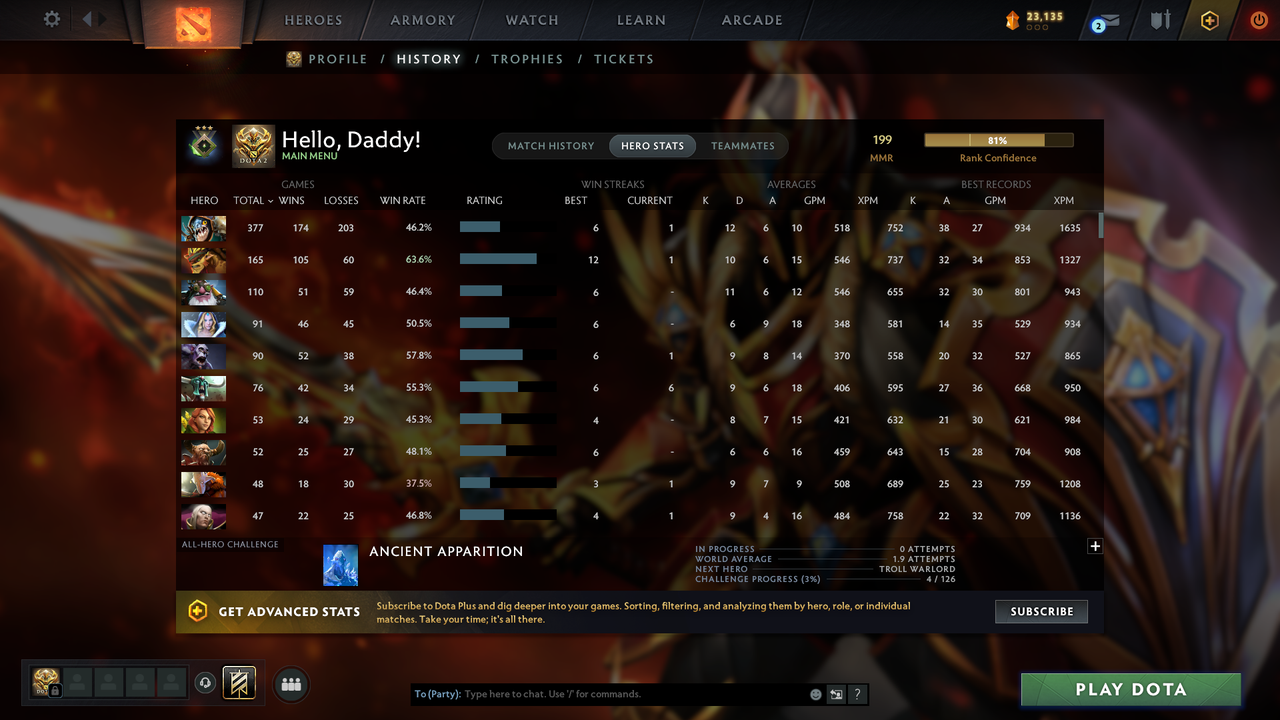This screenshot has height=720, width=1280.
Task: Click the red power disconnect icon
Action: 1259,19
